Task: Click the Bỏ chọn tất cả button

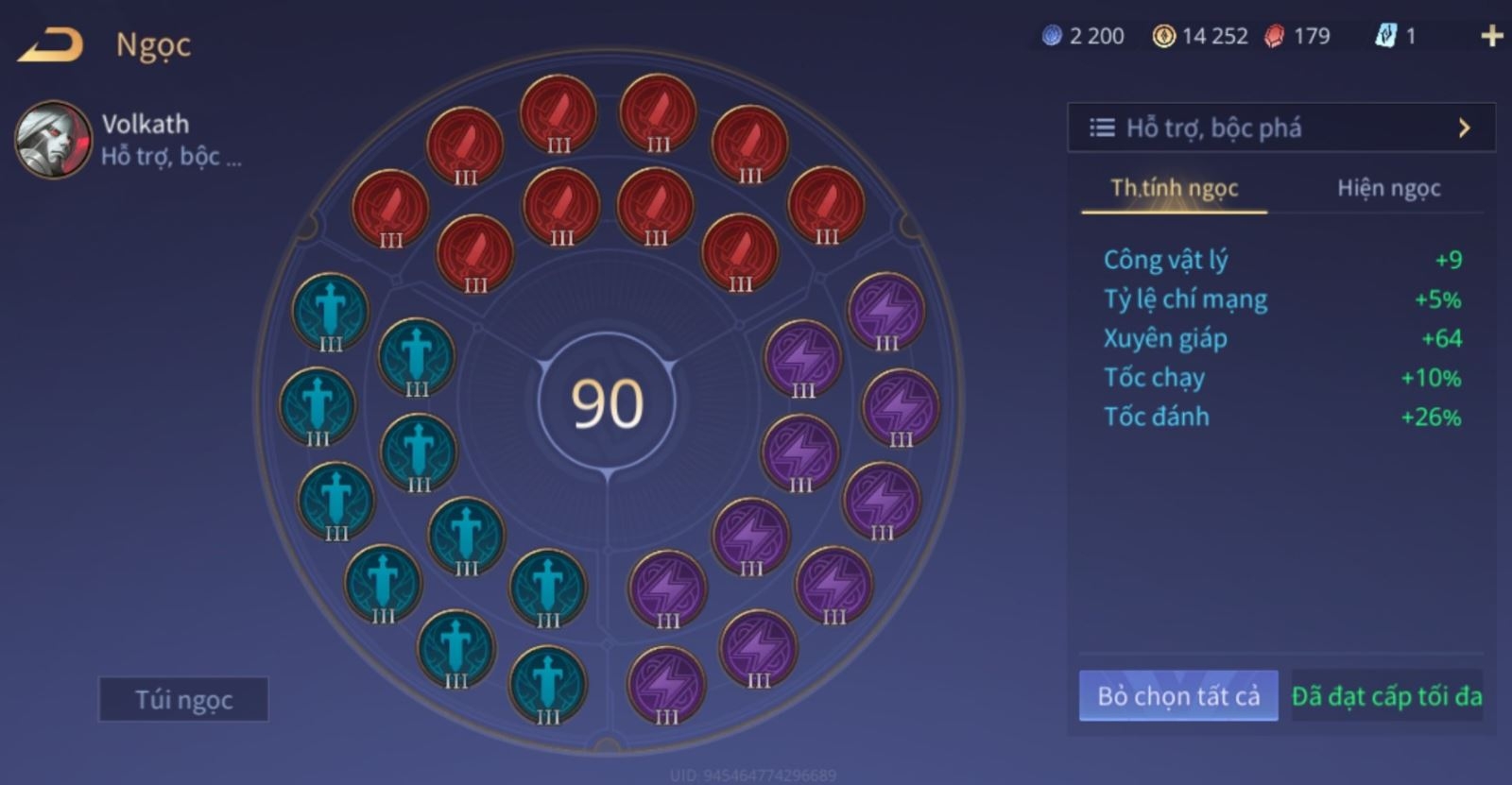Action: pyautogui.click(x=1178, y=696)
